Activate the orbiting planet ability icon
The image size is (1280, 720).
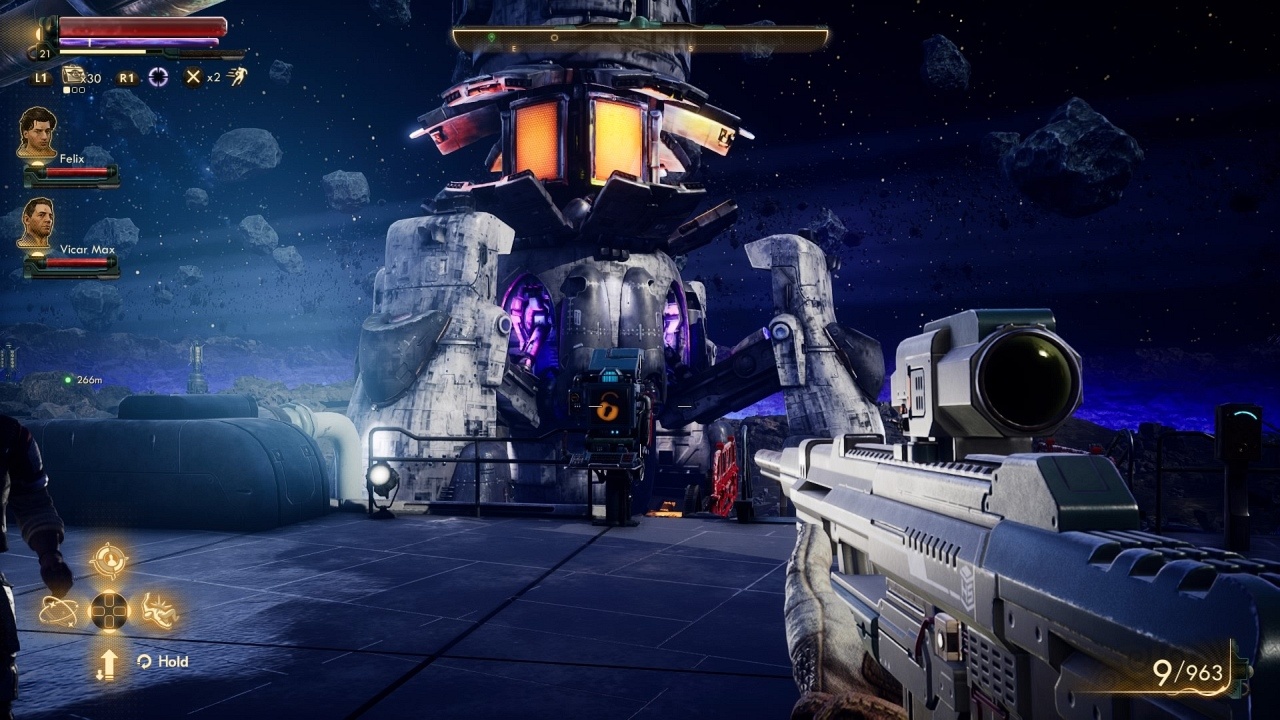[58, 610]
